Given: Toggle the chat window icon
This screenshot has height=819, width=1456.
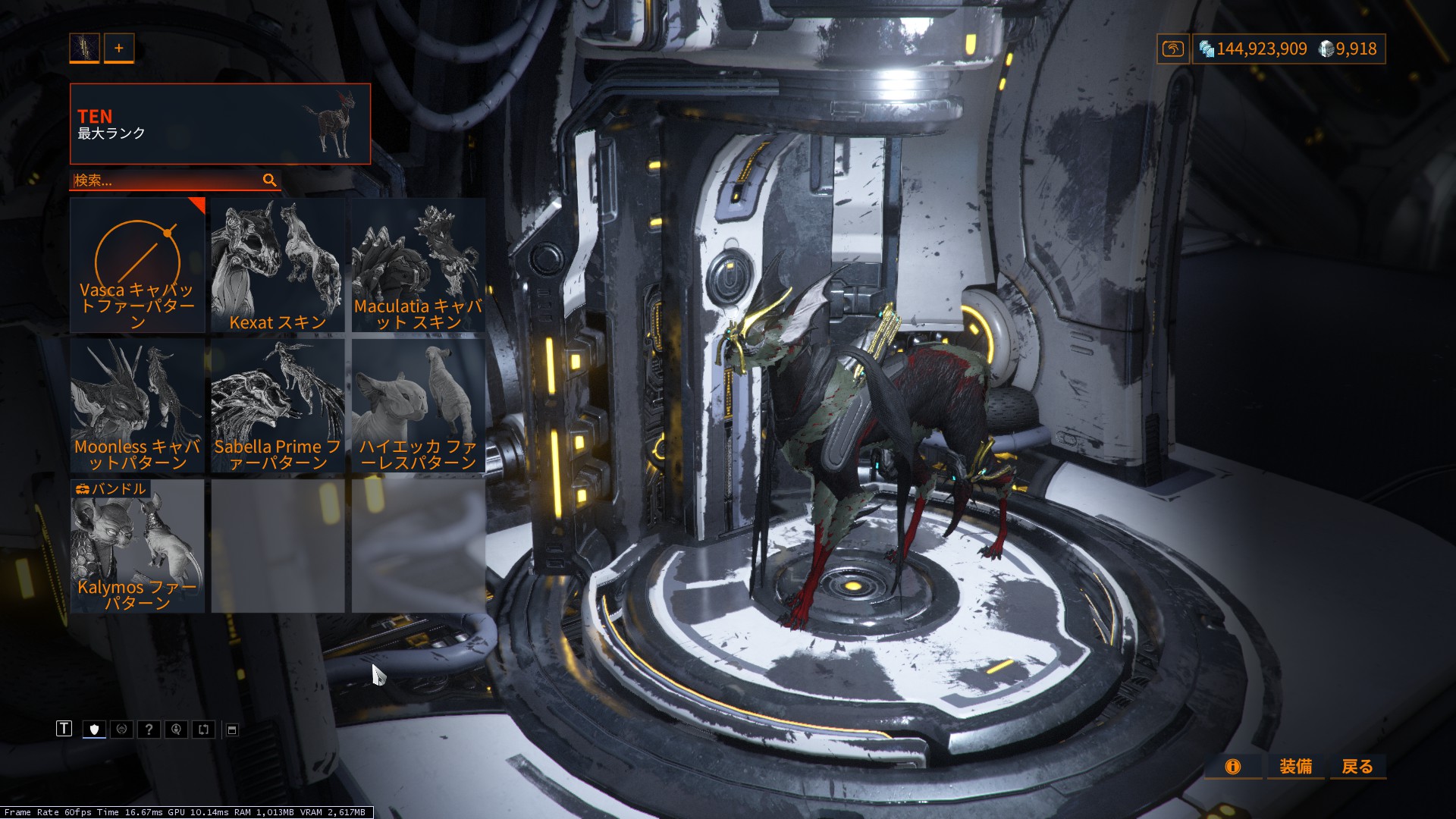Looking at the screenshot, I should click(x=232, y=730).
